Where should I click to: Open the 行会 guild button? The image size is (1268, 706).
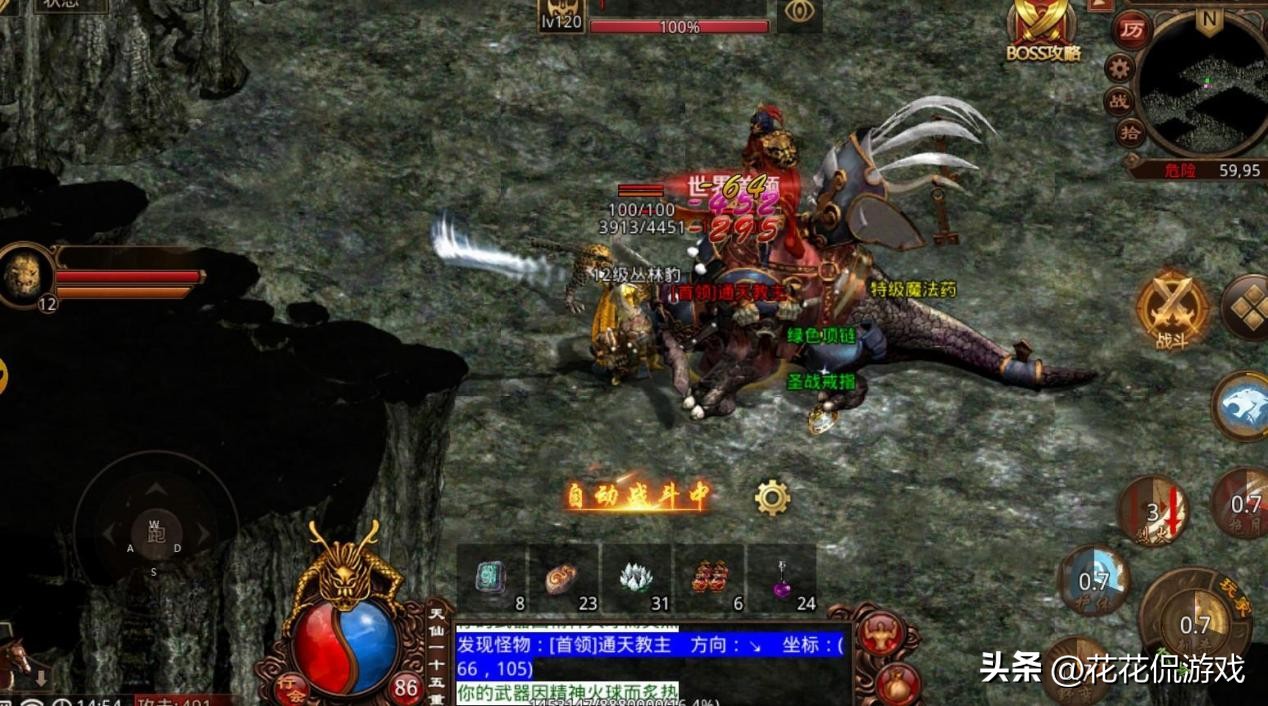292,687
